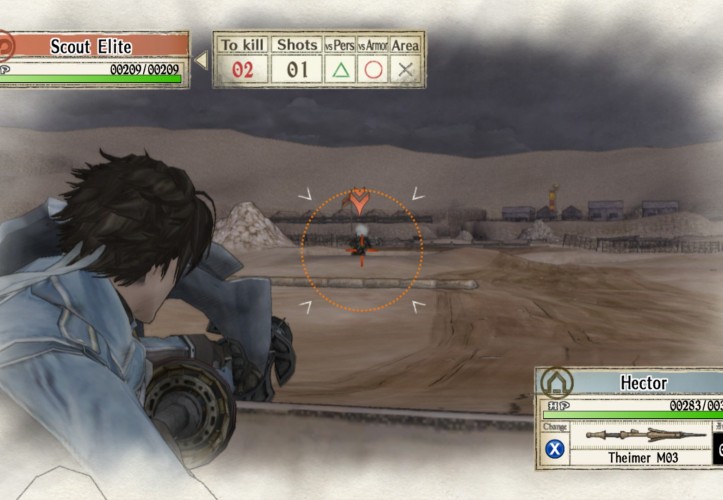This screenshot has width=723, height=500.
Task: Select the vs Pers triangle rating
Action: (341, 70)
